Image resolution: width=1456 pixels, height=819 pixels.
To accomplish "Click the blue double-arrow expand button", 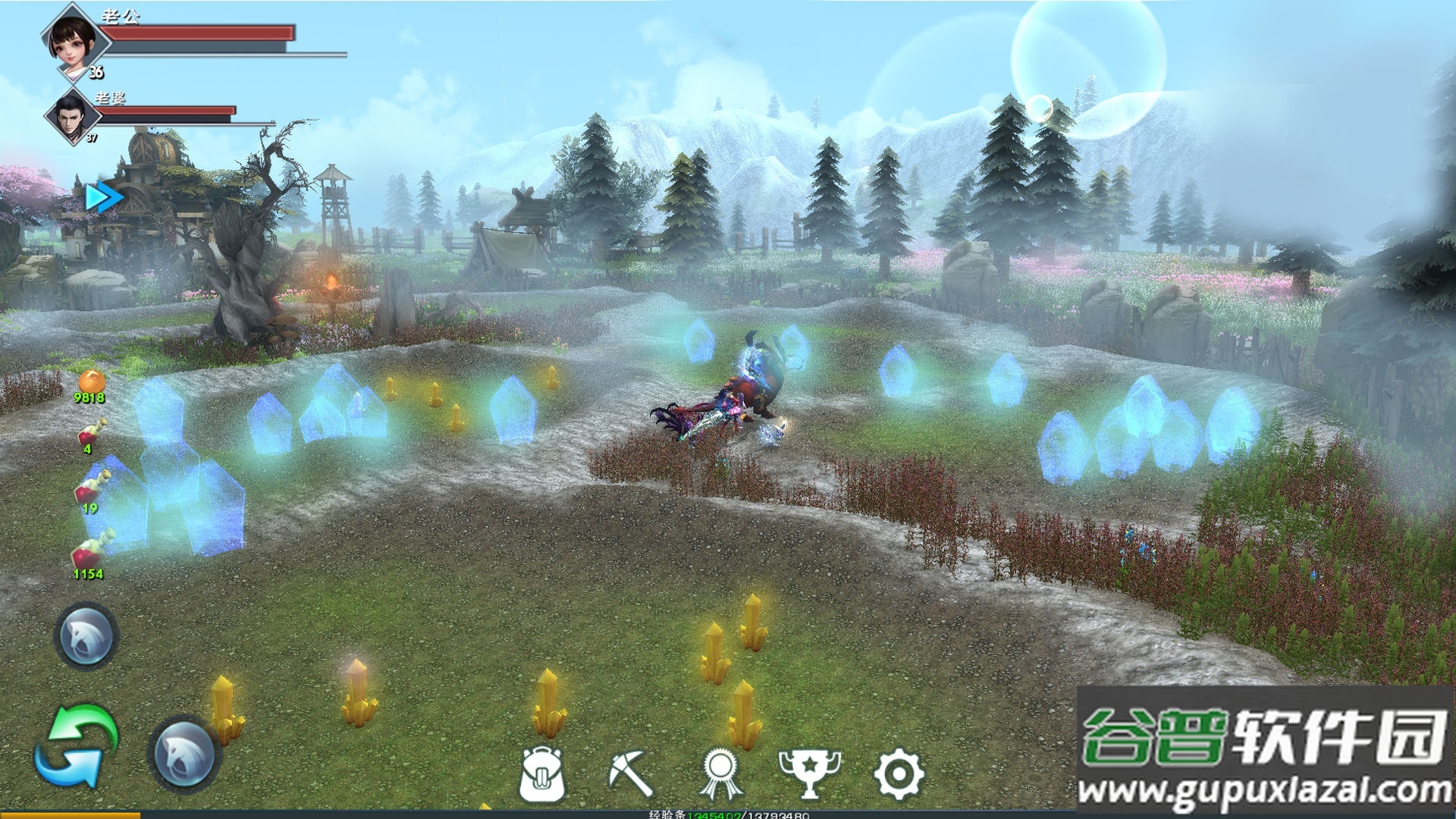I will [103, 198].
